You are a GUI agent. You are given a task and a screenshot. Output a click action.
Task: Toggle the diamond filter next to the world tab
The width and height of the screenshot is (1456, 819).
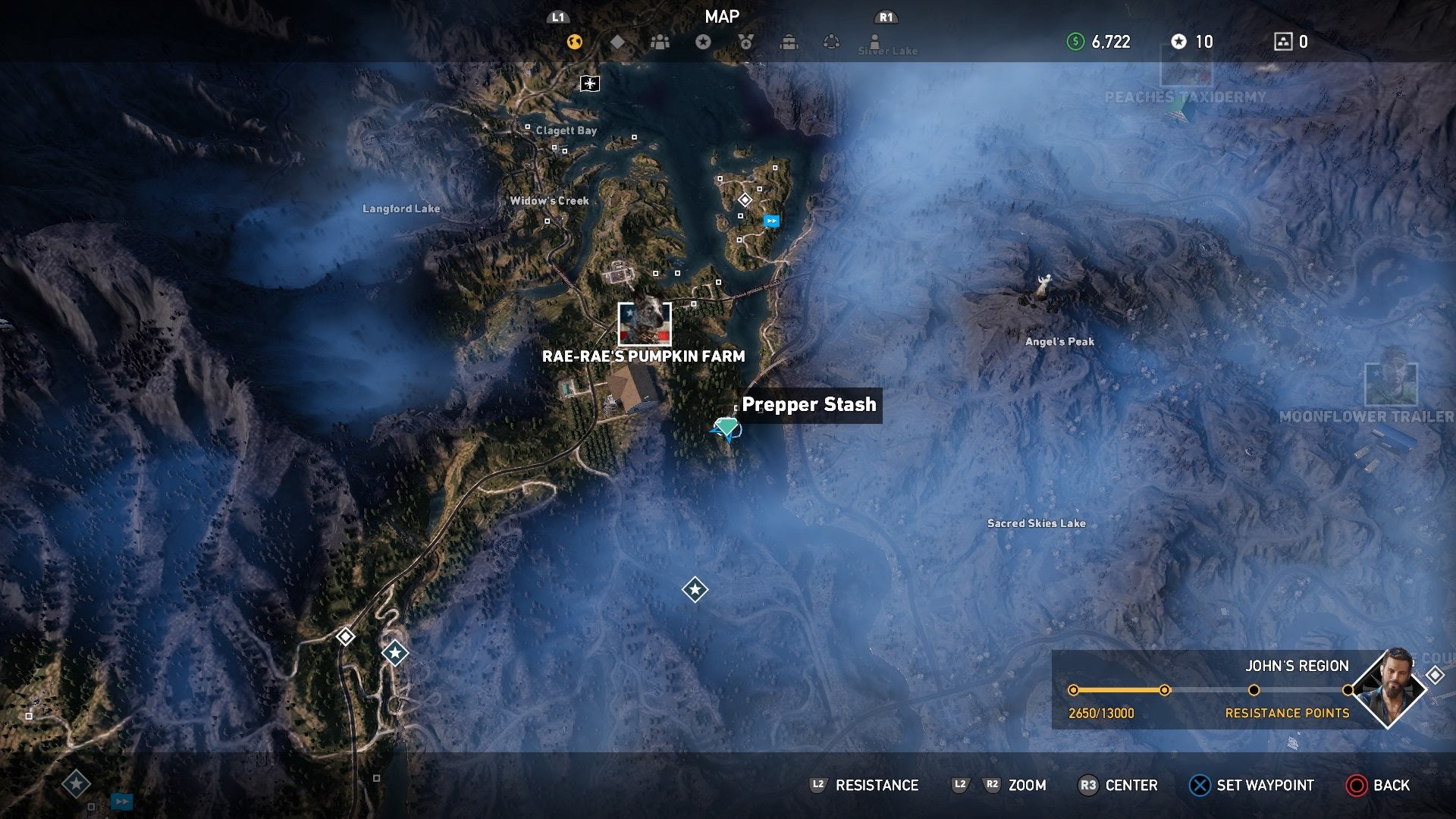click(618, 42)
